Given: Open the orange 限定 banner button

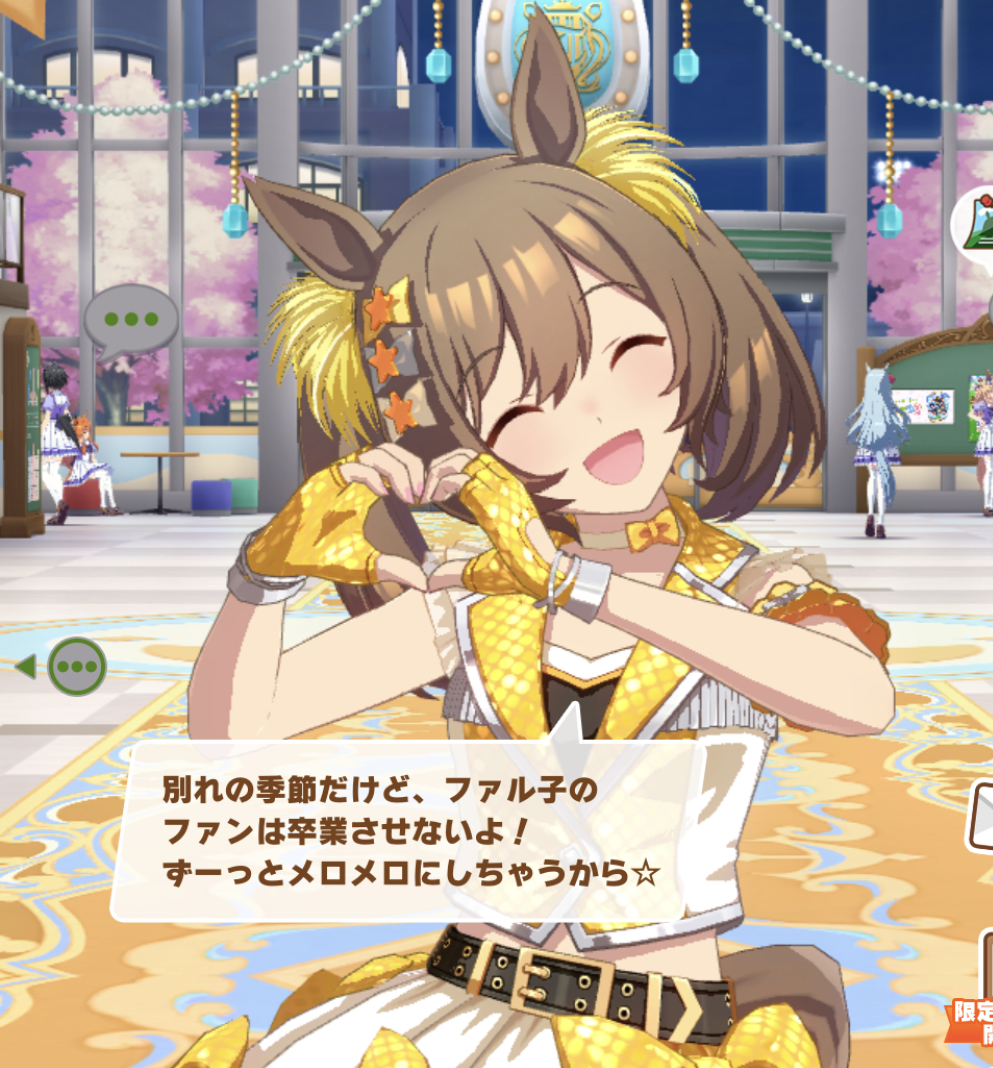Looking at the screenshot, I should tap(970, 1020).
